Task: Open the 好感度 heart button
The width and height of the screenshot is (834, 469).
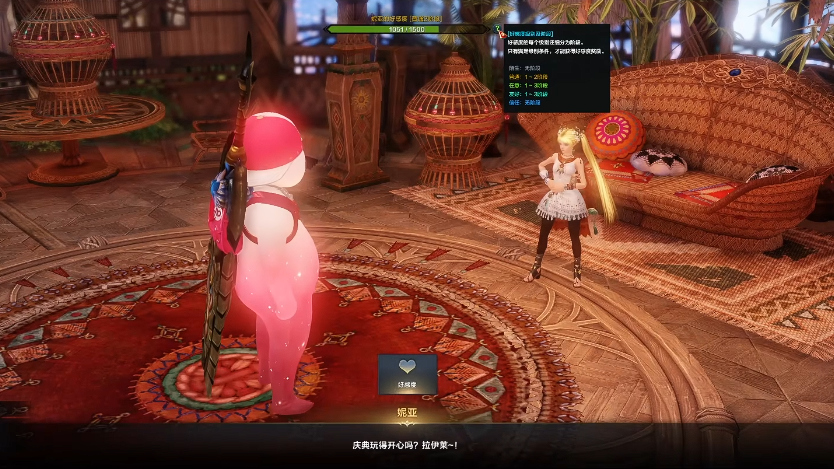Action: coord(407,372)
